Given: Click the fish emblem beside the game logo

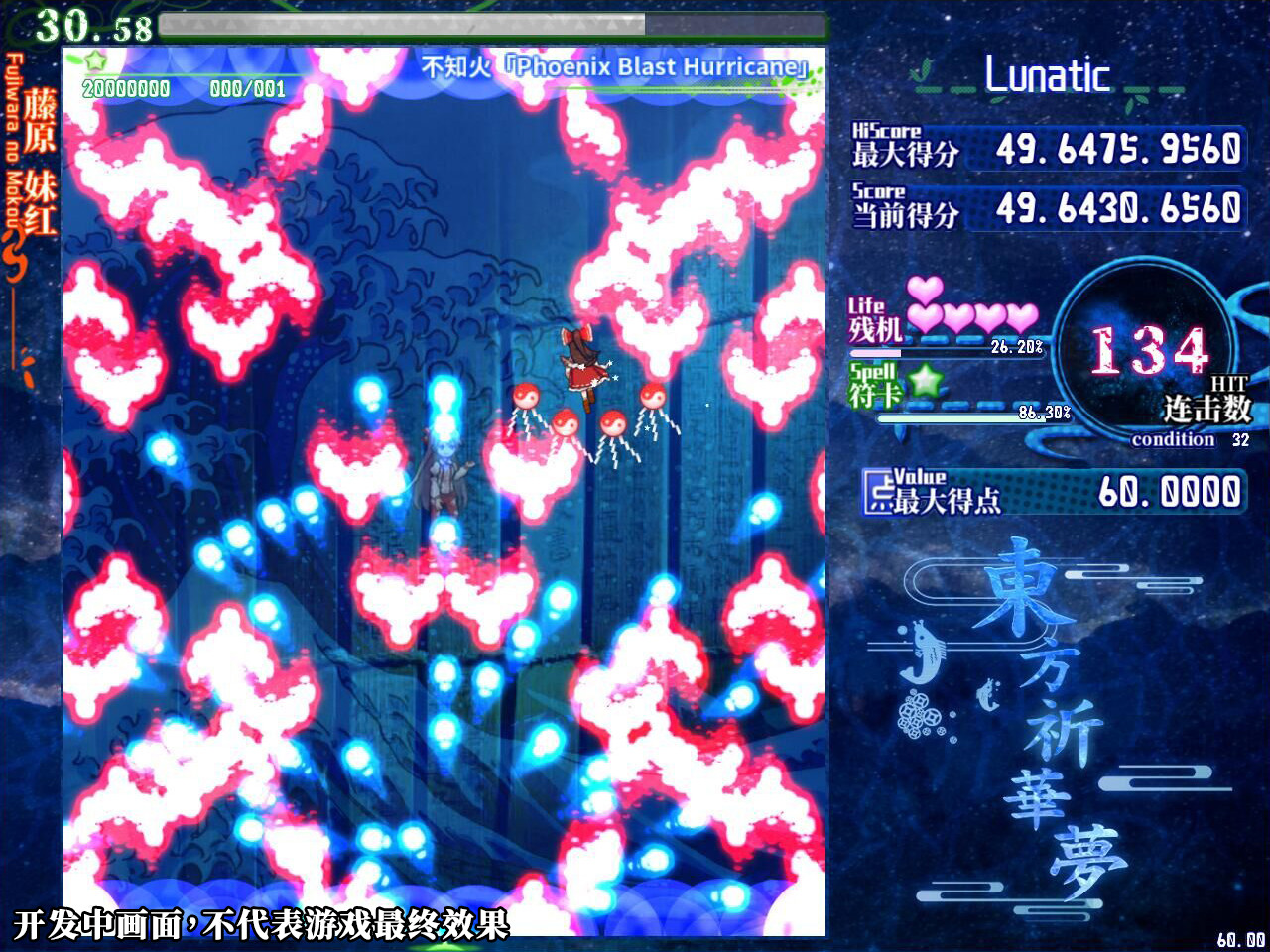Looking at the screenshot, I should [x=923, y=654].
